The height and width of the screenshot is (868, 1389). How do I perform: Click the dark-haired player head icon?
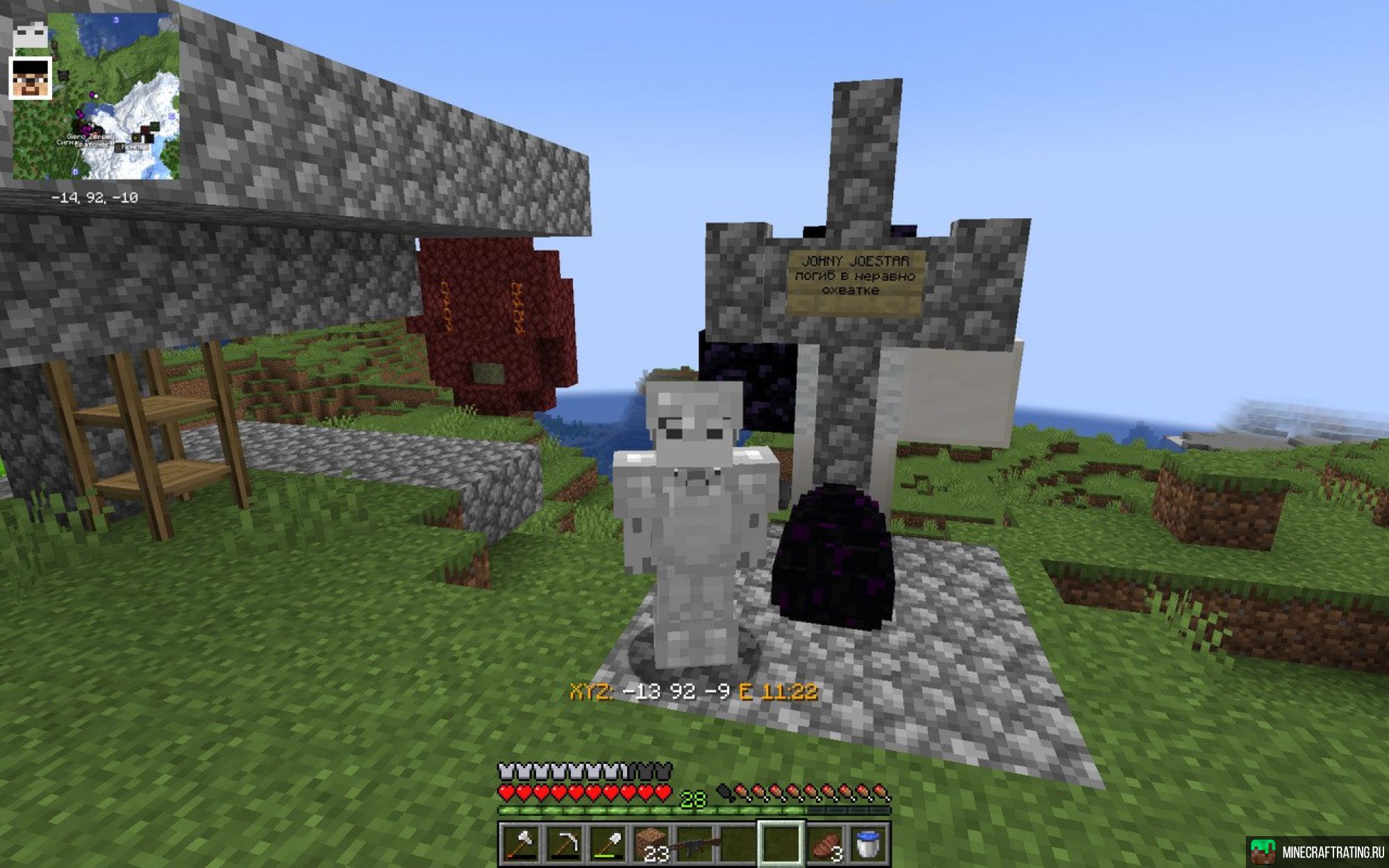click(31, 78)
